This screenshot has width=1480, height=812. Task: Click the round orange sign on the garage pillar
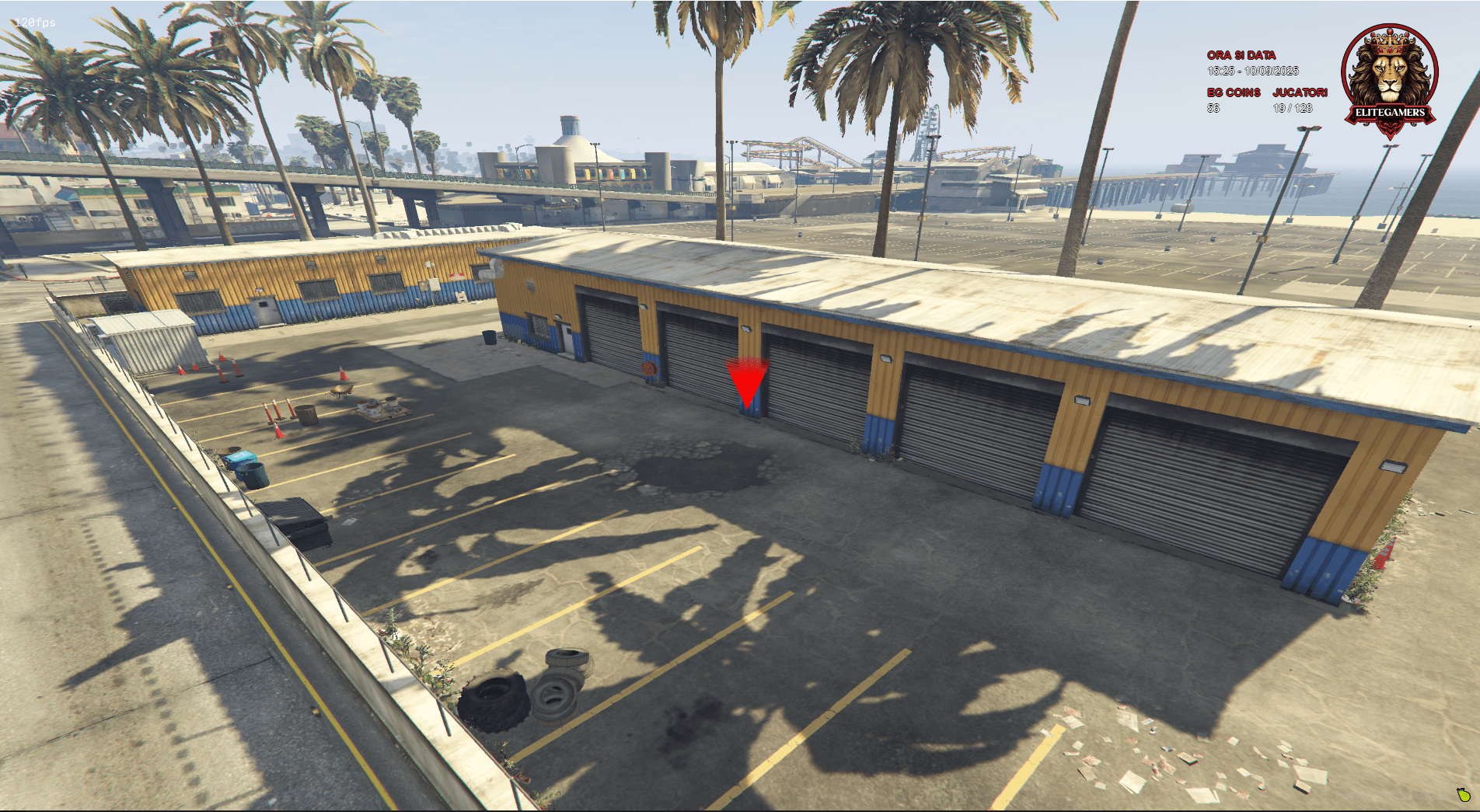649,368
